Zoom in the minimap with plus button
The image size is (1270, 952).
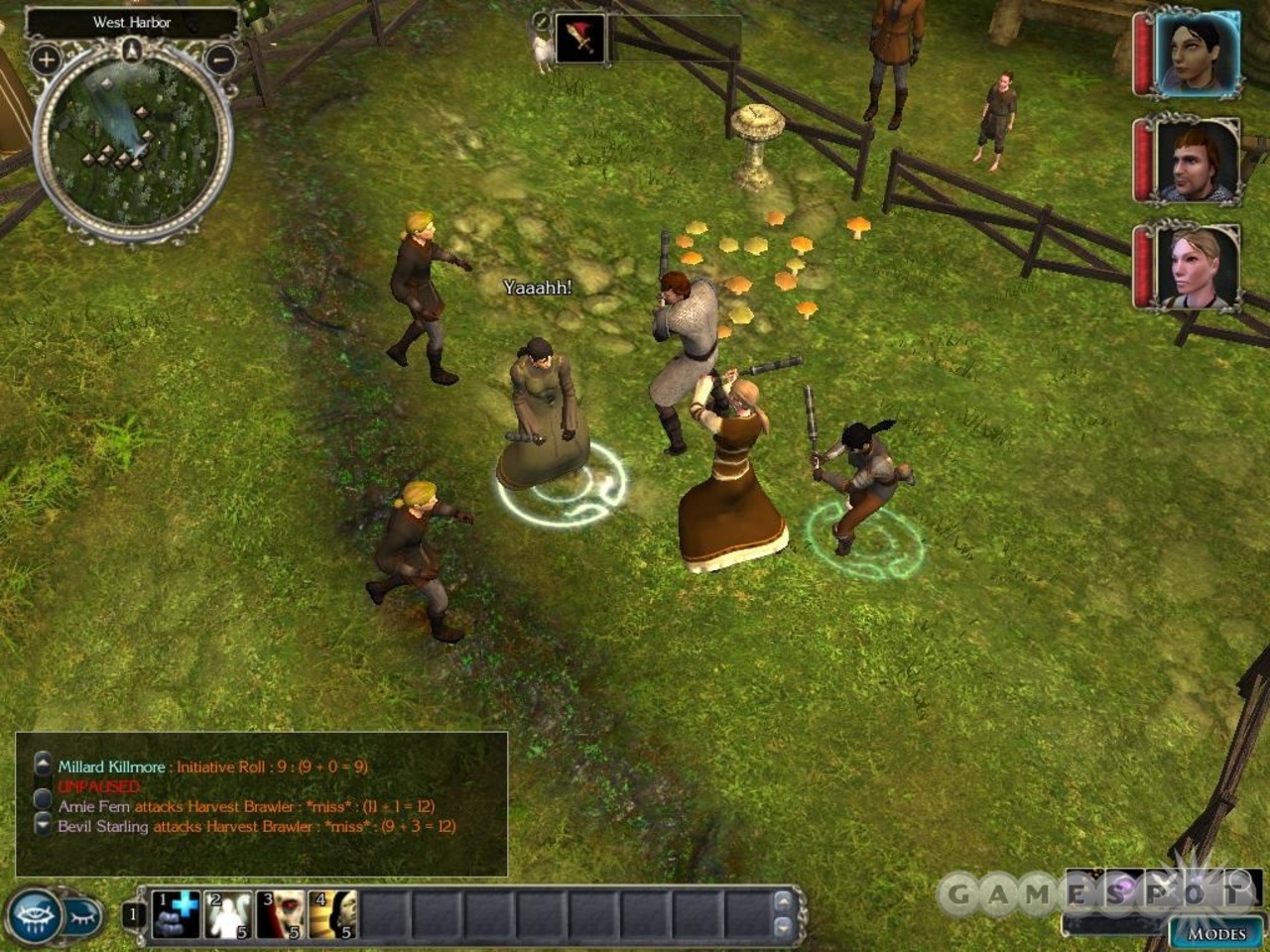pyautogui.click(x=46, y=59)
